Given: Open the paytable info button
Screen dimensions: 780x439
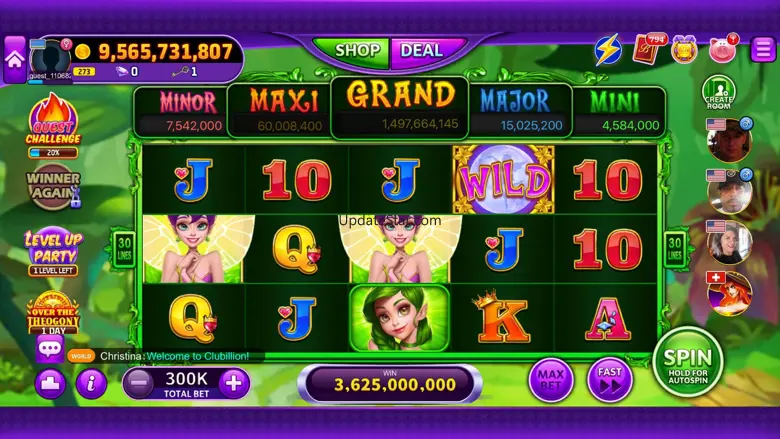Looking at the screenshot, I should (x=91, y=382).
